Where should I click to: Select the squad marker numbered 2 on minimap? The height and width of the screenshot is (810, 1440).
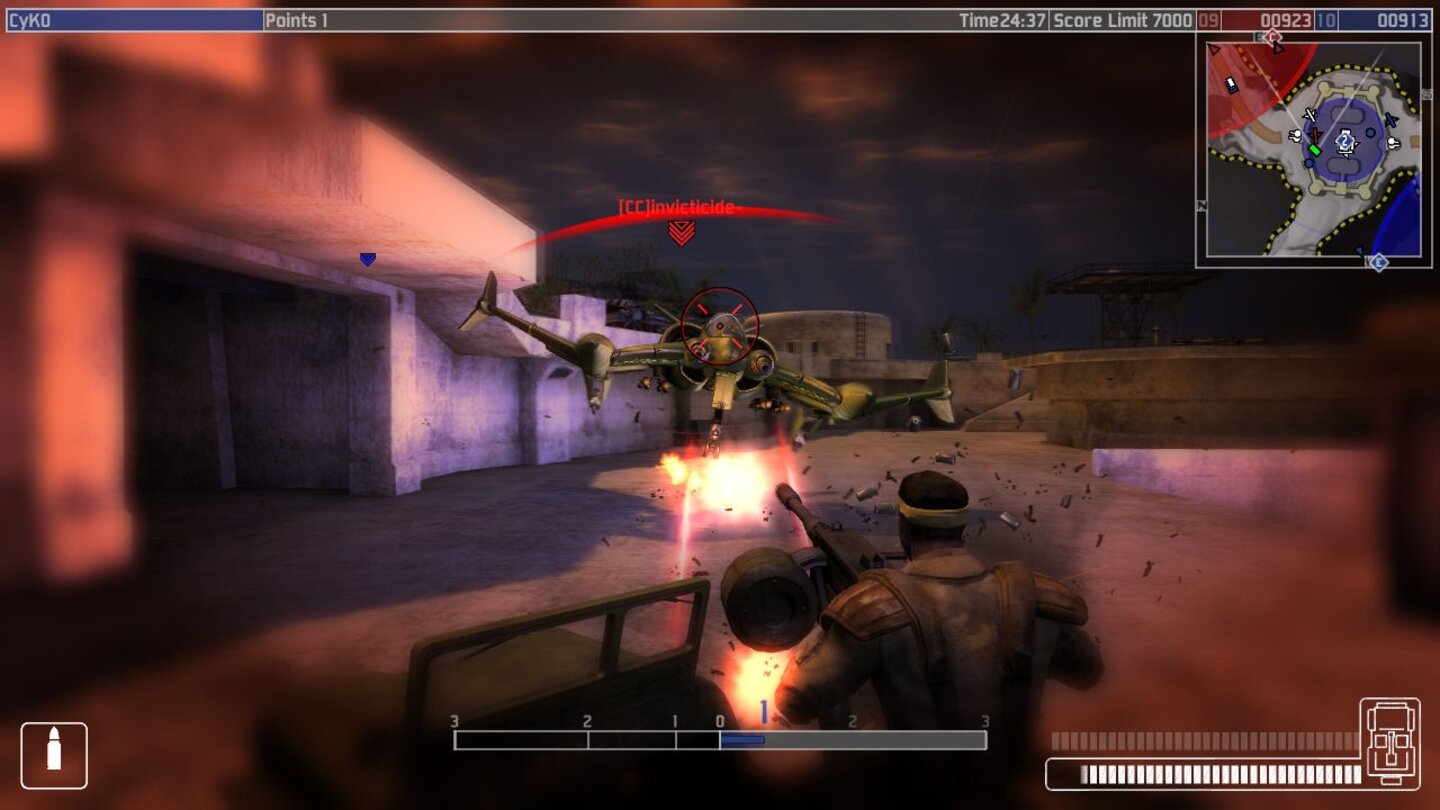pos(1344,141)
